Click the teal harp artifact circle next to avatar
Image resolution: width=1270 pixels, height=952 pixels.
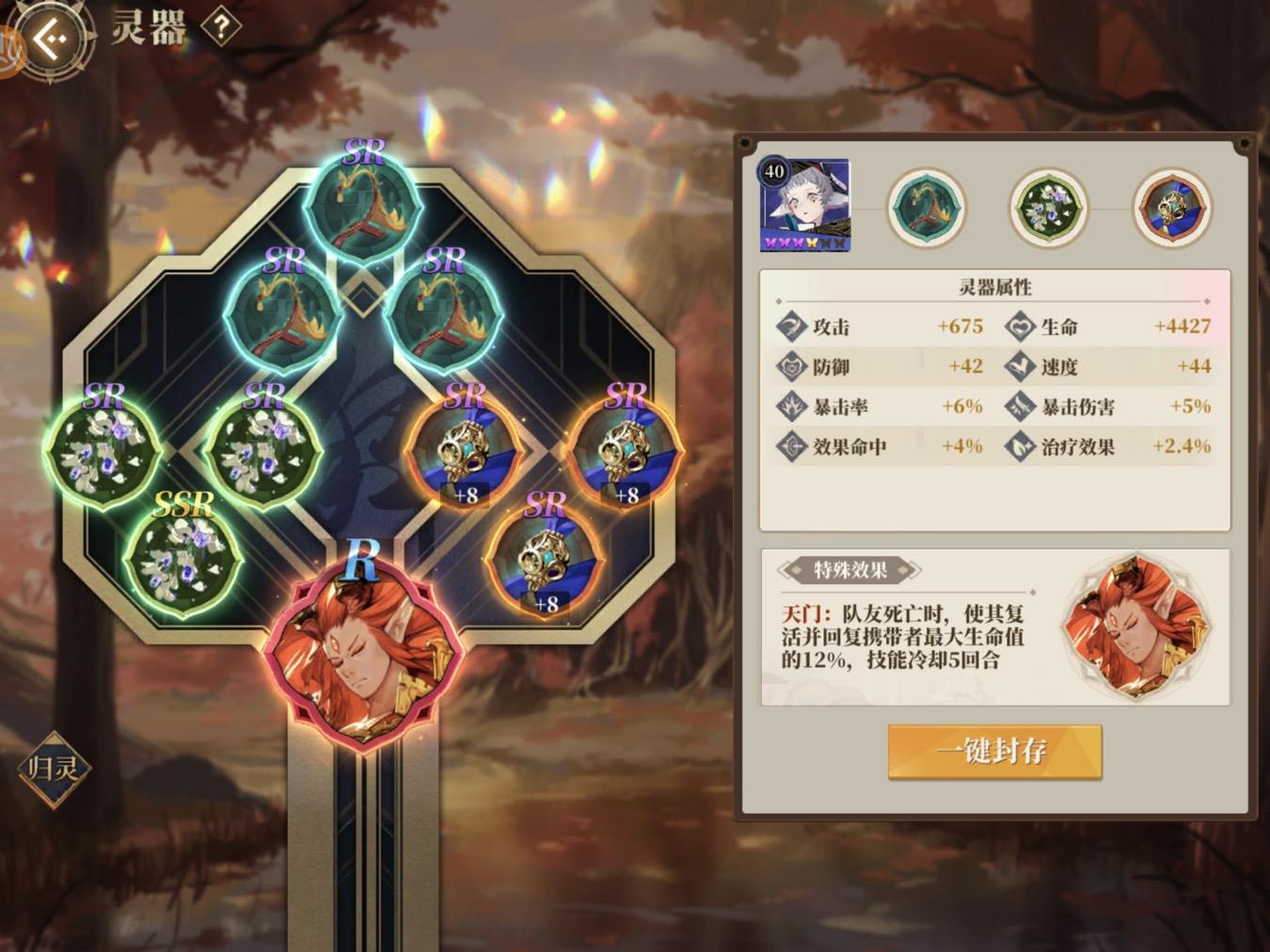(x=927, y=207)
